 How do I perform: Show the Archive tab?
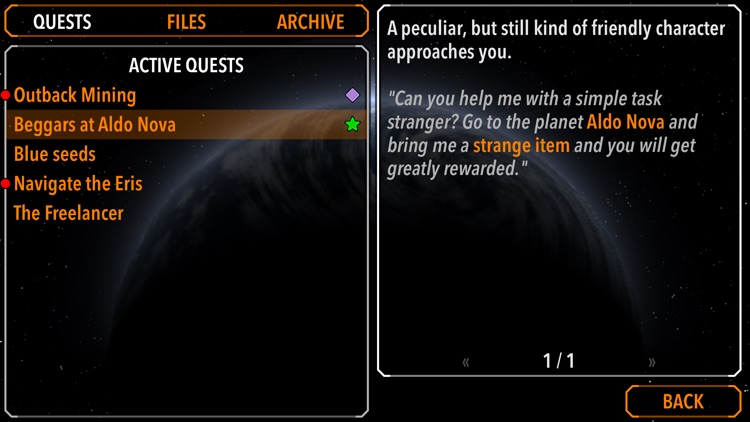point(310,22)
